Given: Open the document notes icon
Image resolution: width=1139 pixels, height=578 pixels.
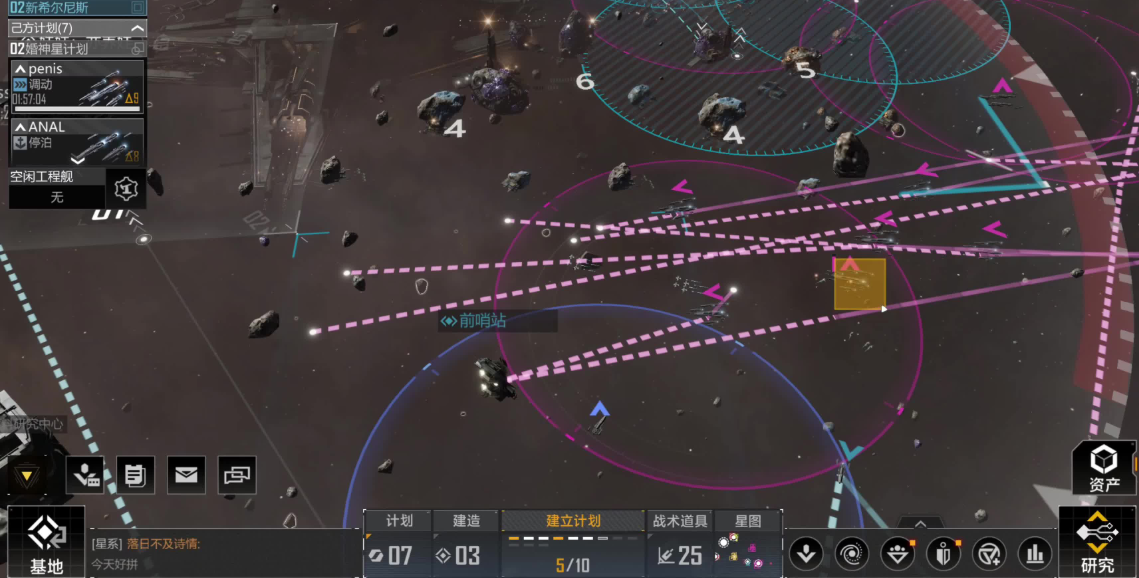Looking at the screenshot, I should click(135, 475).
